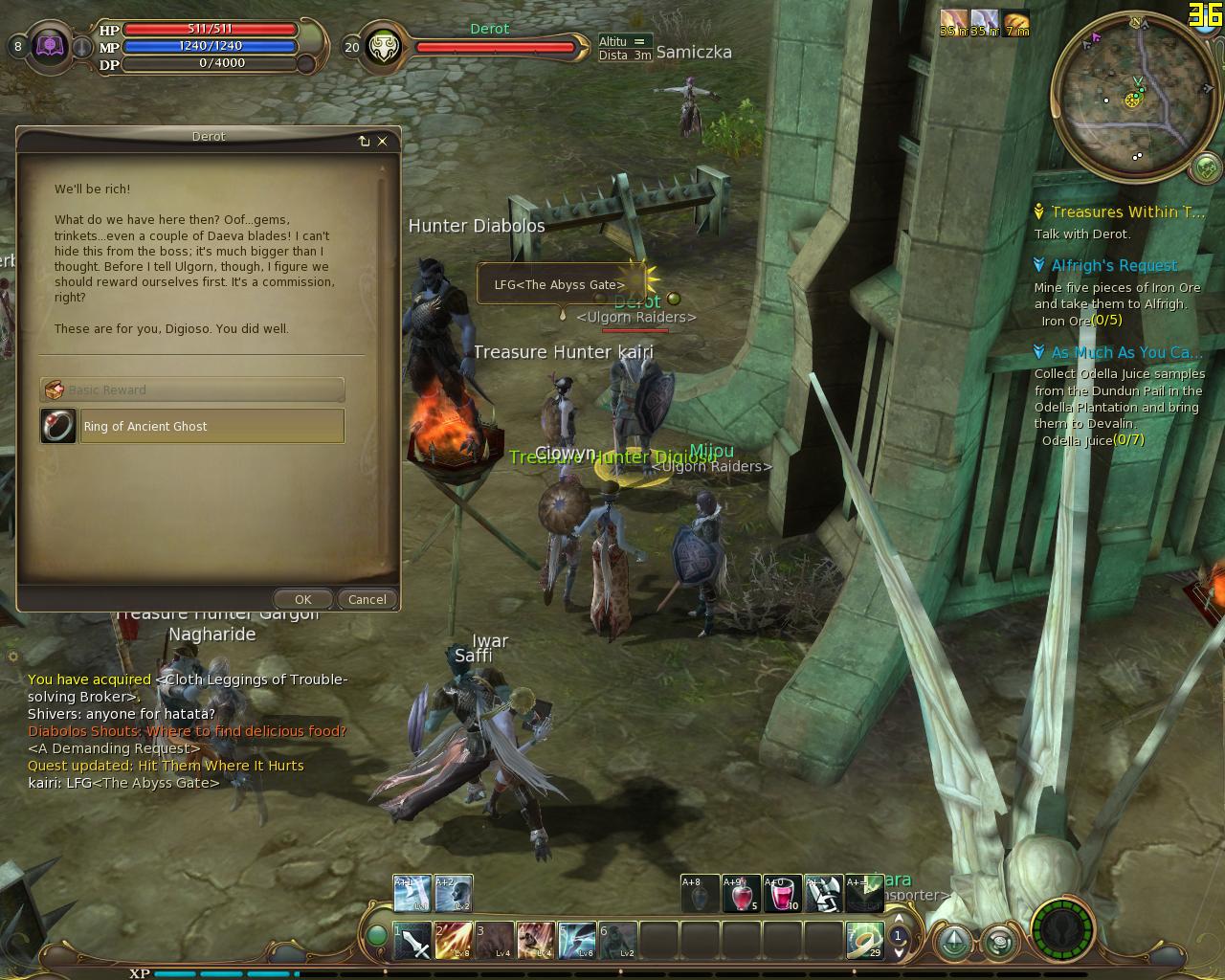Select the As Much As You Can quest

pos(1126,352)
